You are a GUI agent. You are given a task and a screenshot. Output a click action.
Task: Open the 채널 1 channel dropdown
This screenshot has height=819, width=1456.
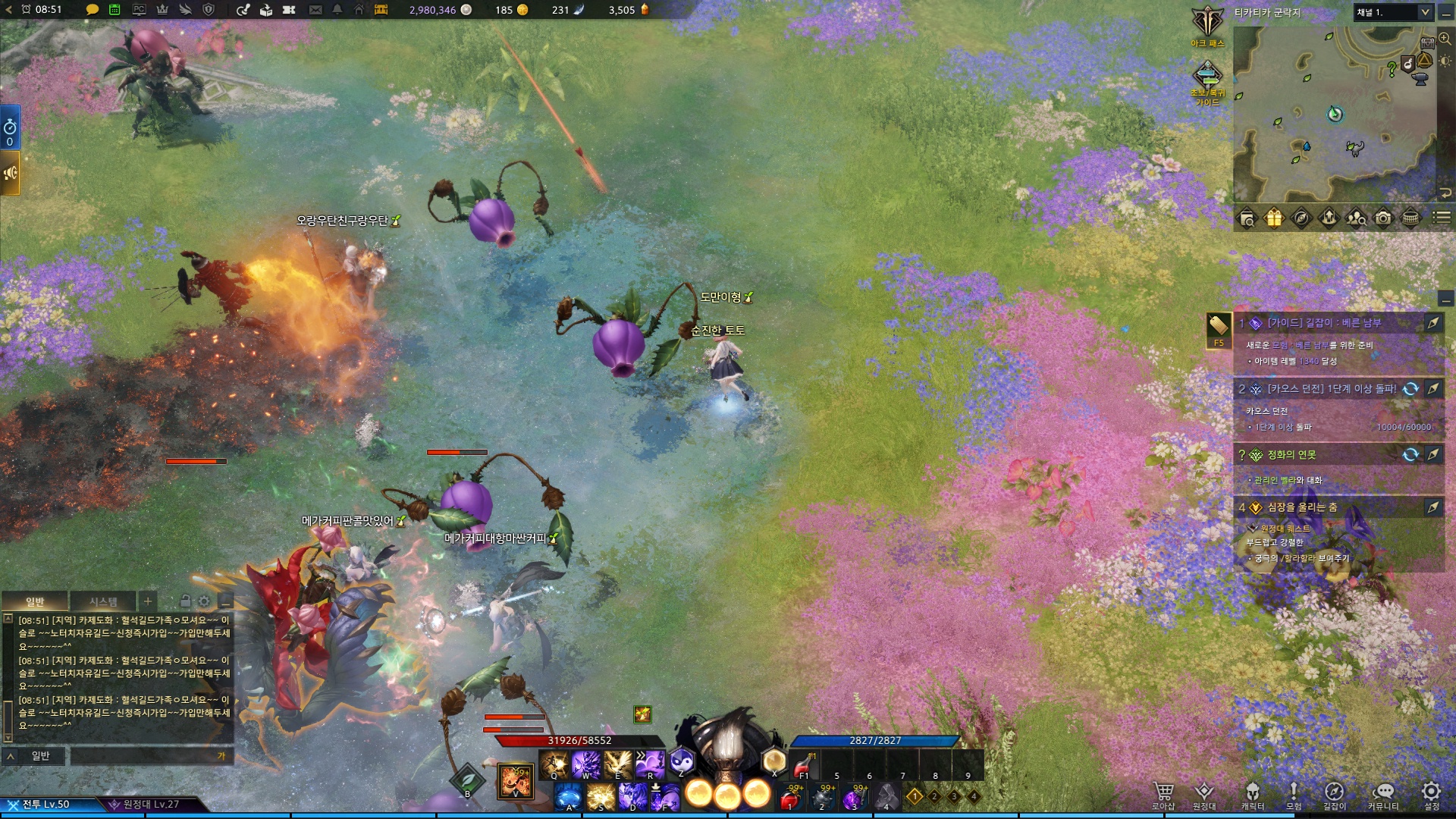(x=1394, y=12)
